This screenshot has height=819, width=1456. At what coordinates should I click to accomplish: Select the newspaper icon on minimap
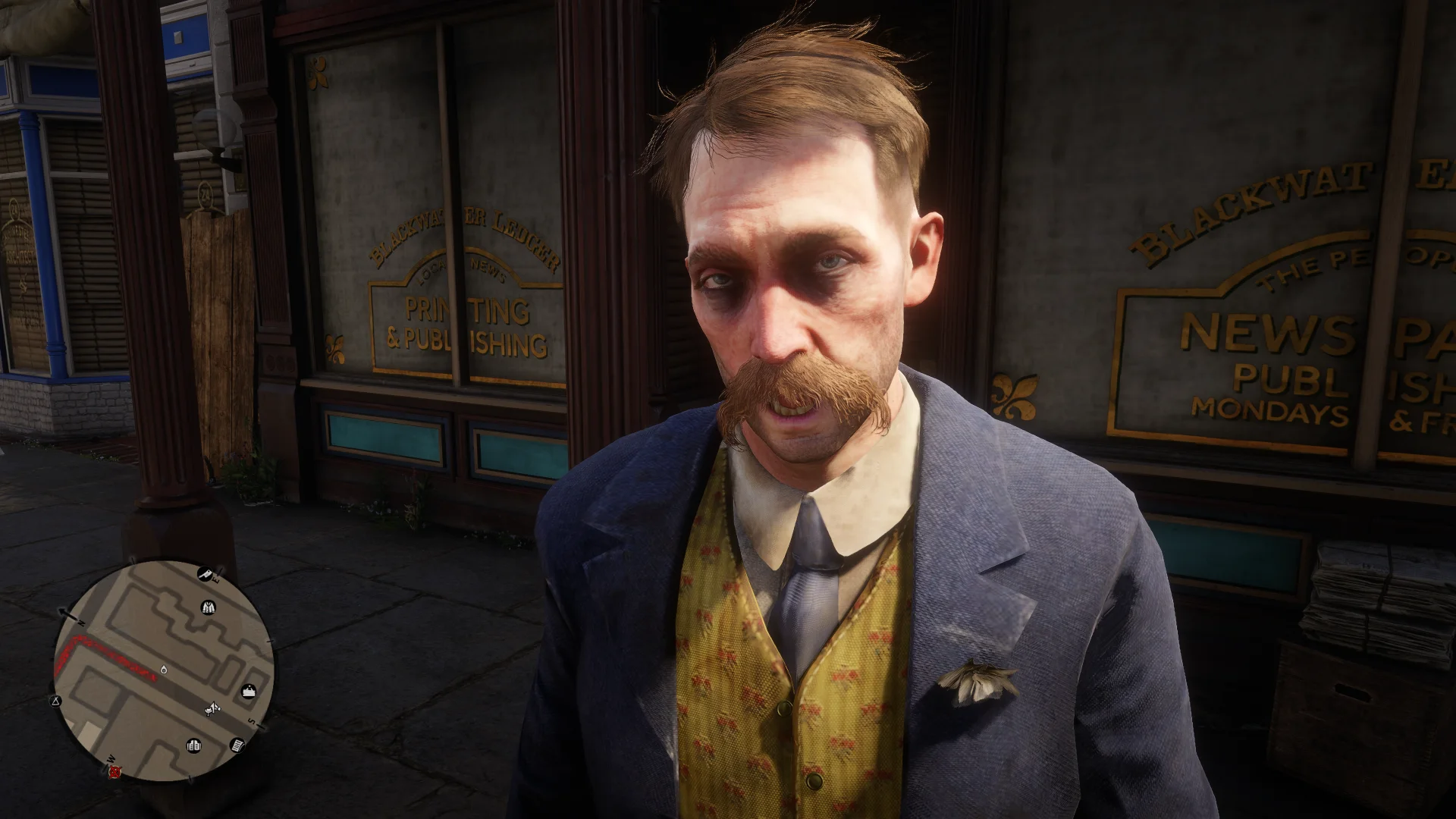pos(237,745)
